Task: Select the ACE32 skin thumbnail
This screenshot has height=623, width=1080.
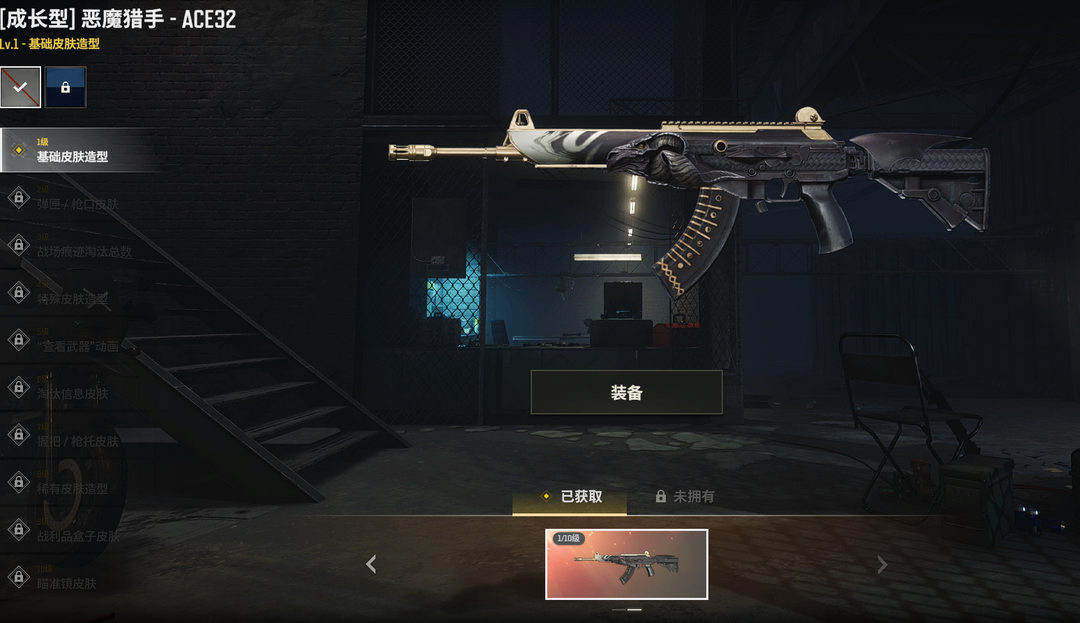Action: click(x=626, y=564)
